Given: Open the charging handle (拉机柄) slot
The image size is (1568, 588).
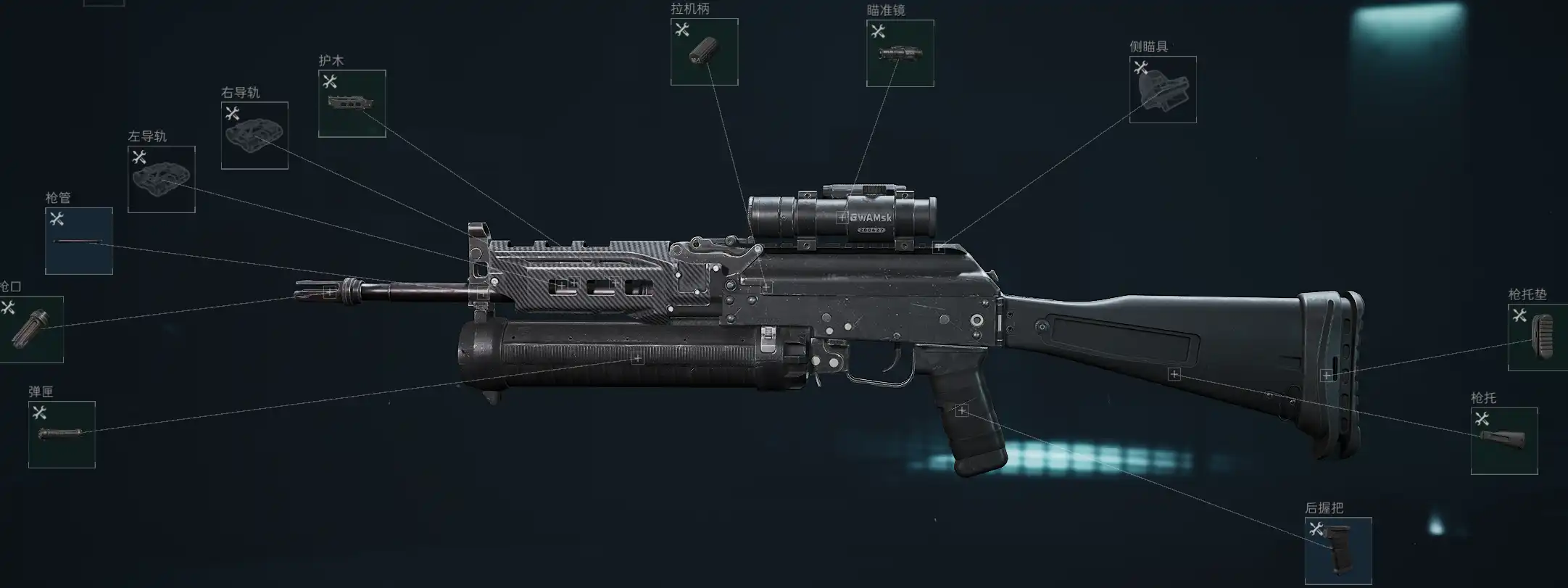Looking at the screenshot, I should (x=704, y=52).
